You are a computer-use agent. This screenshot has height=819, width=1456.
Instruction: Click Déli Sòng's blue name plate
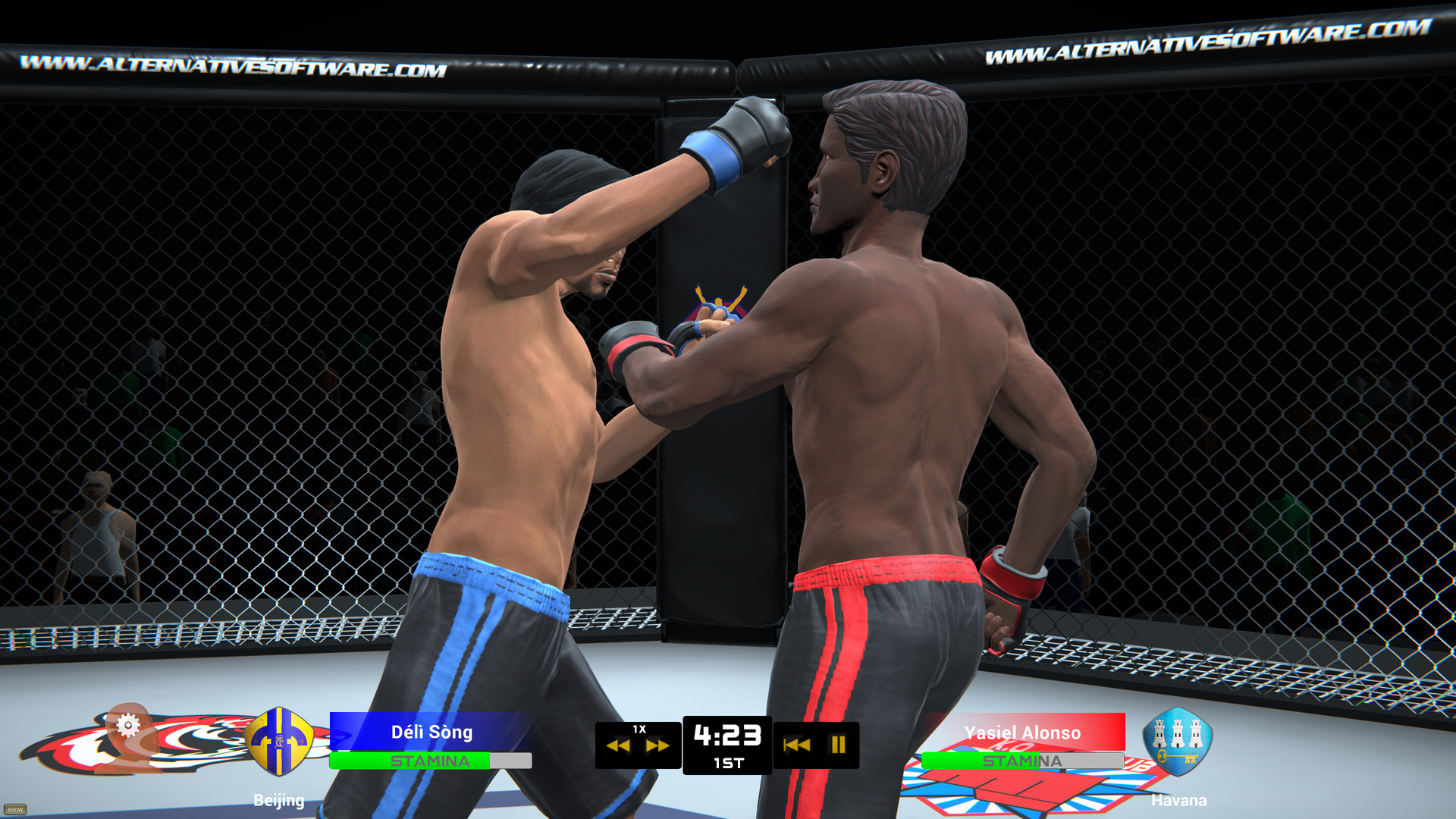[x=431, y=732]
